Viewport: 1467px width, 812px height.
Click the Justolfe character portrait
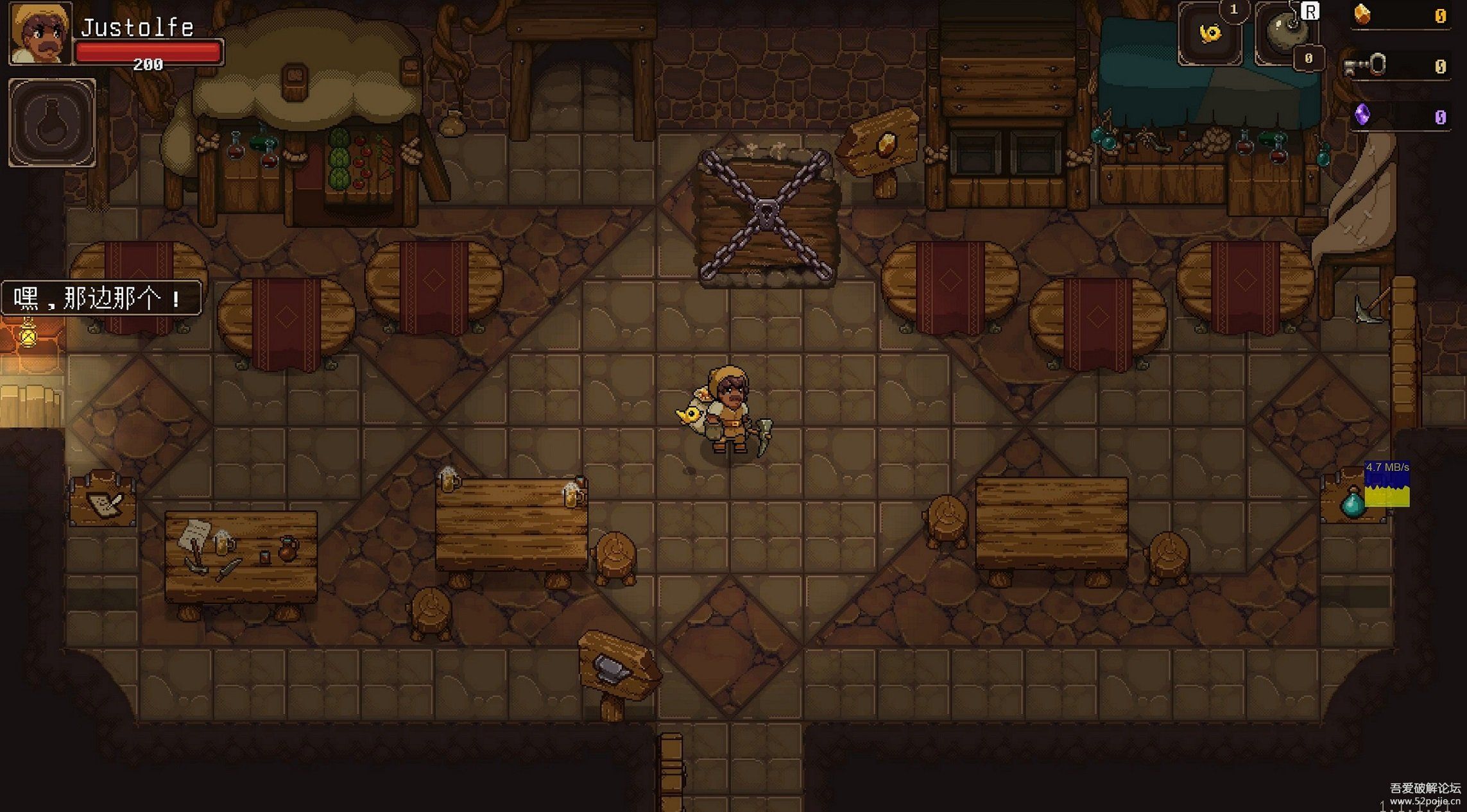[40, 33]
